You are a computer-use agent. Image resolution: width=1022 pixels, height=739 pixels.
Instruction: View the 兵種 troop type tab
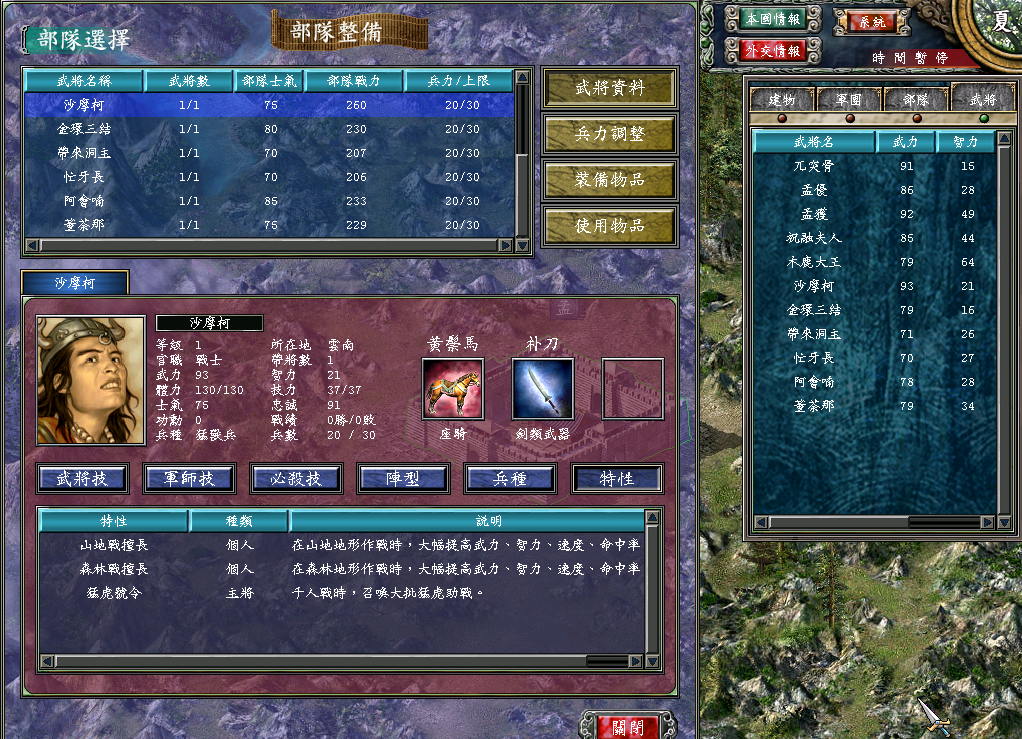click(510, 479)
